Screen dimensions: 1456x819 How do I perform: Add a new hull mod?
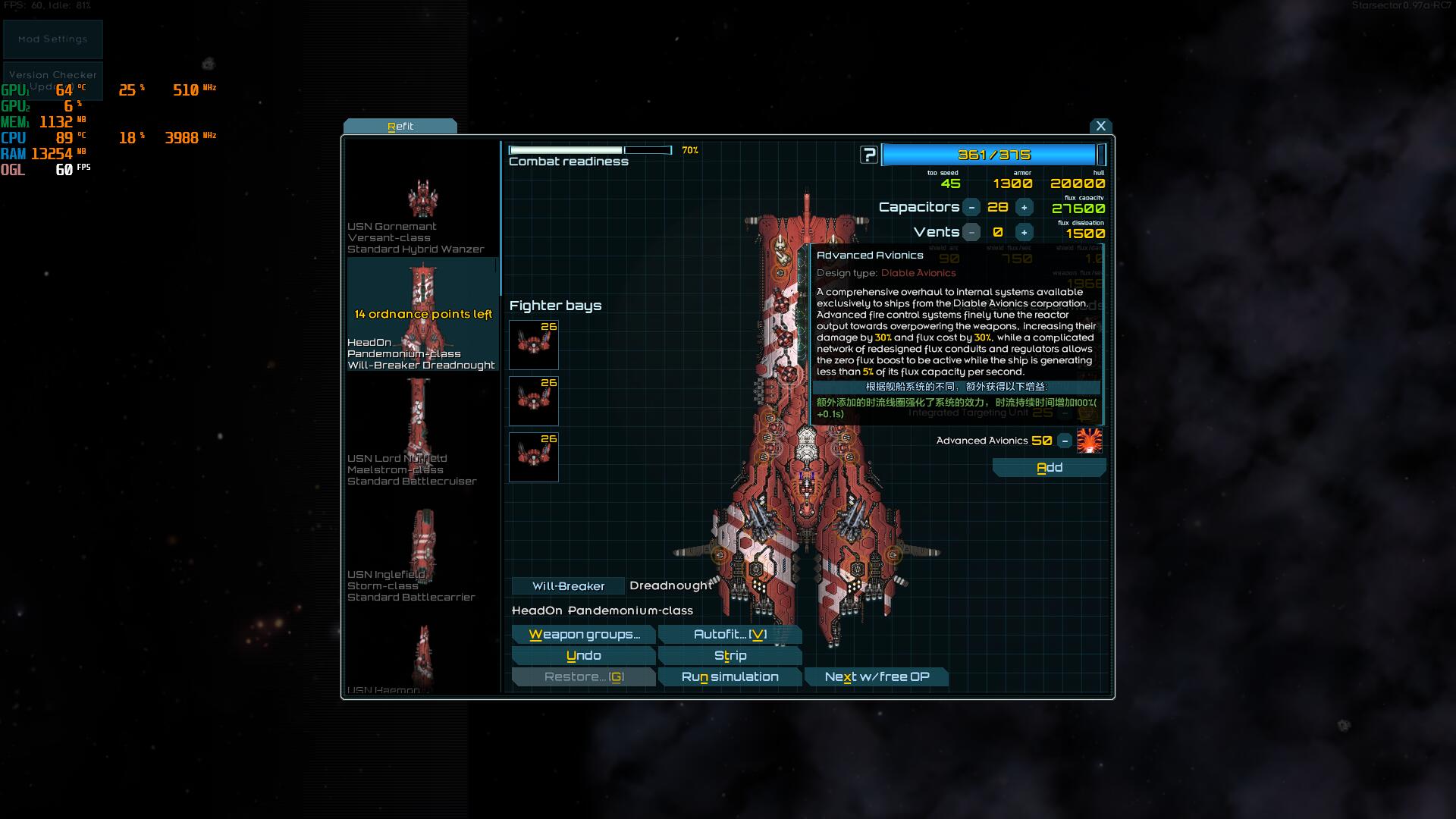[1049, 468]
